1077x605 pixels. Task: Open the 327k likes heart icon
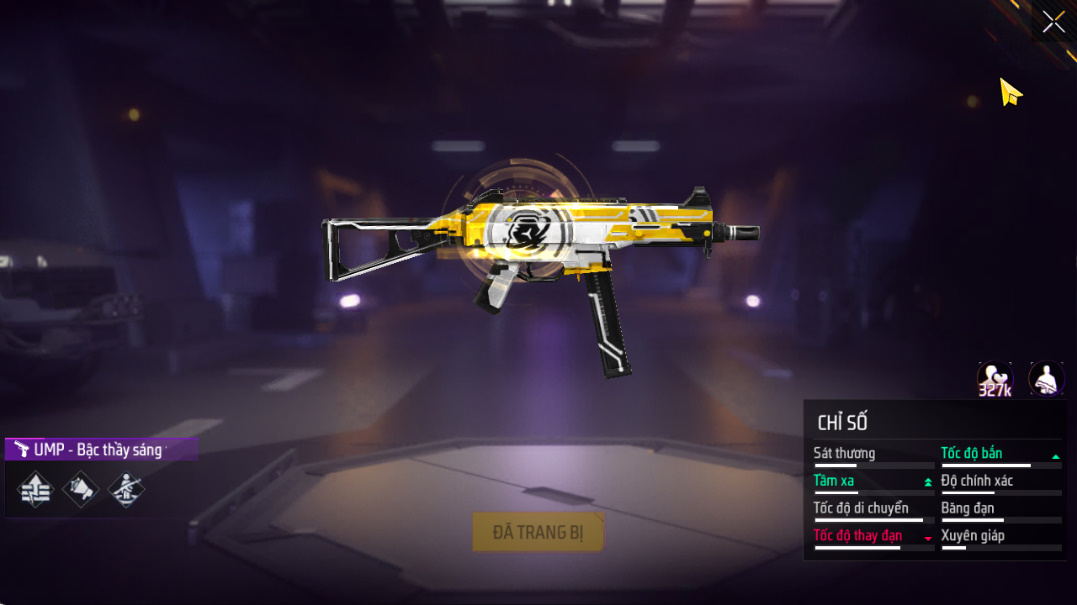coord(995,379)
